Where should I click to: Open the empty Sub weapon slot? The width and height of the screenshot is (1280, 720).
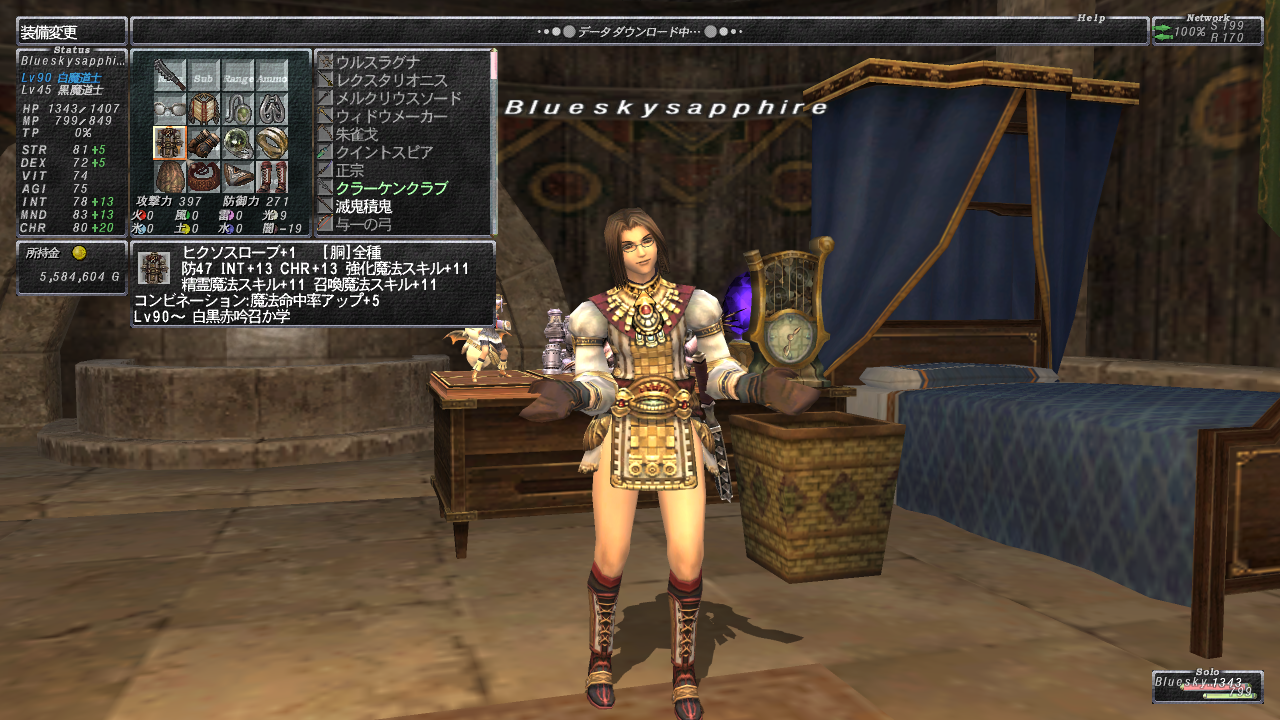pos(204,76)
